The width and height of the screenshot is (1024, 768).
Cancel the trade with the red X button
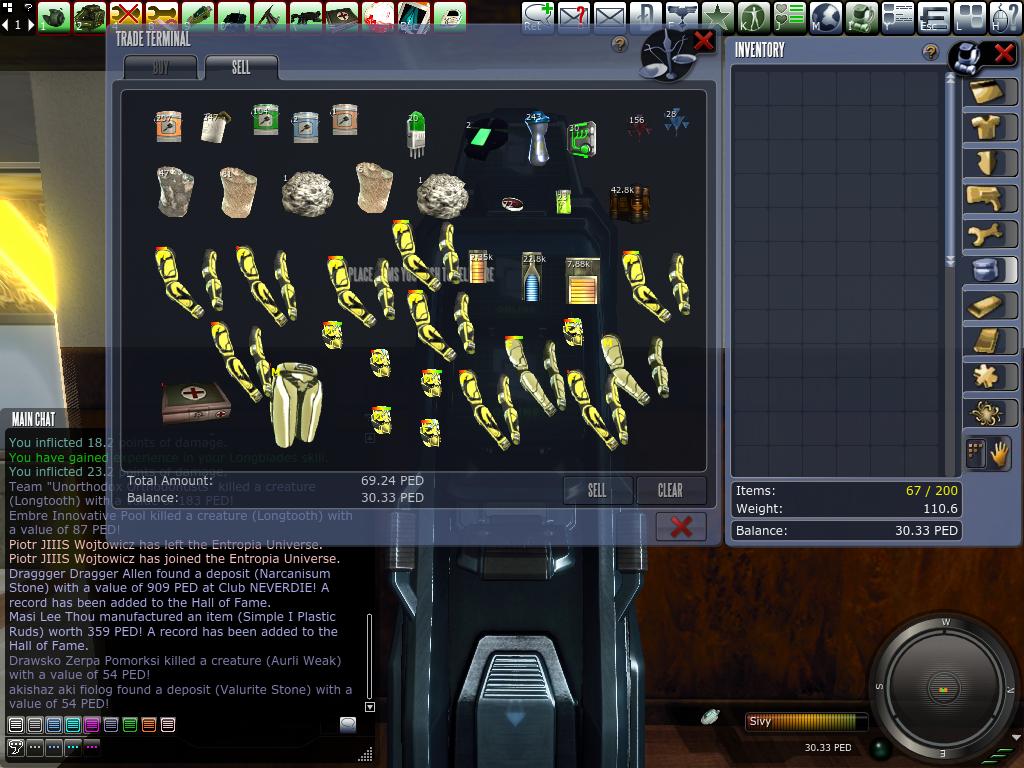coord(681,526)
